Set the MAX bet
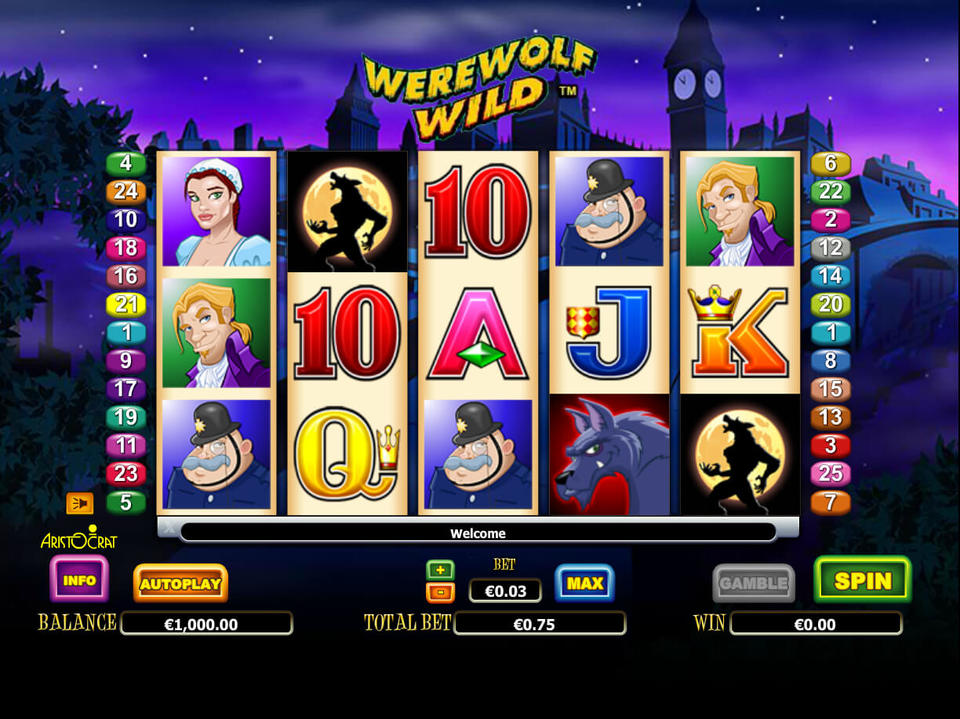Image resolution: width=960 pixels, height=719 pixels. pos(584,582)
